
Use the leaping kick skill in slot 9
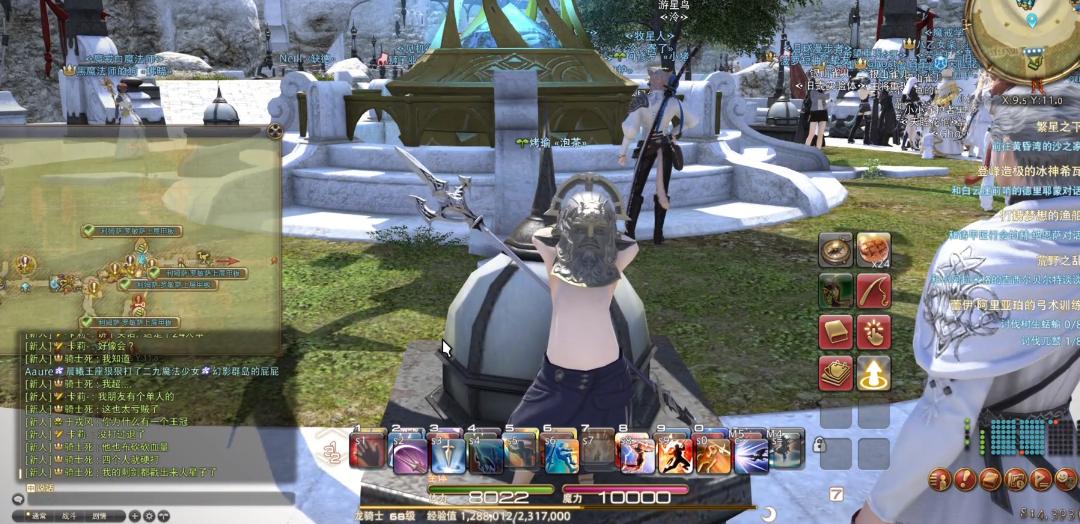675,454
